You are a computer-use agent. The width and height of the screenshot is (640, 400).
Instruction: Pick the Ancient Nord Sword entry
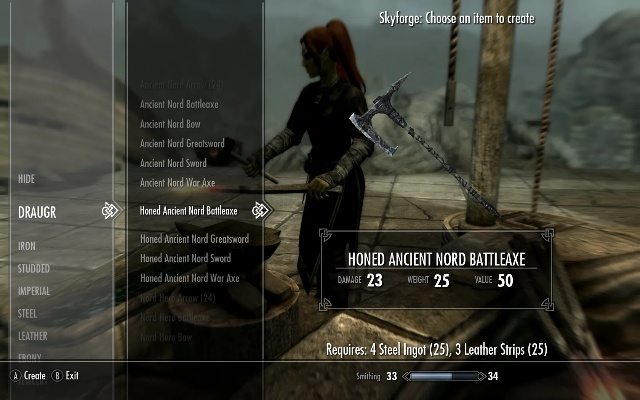click(172, 163)
